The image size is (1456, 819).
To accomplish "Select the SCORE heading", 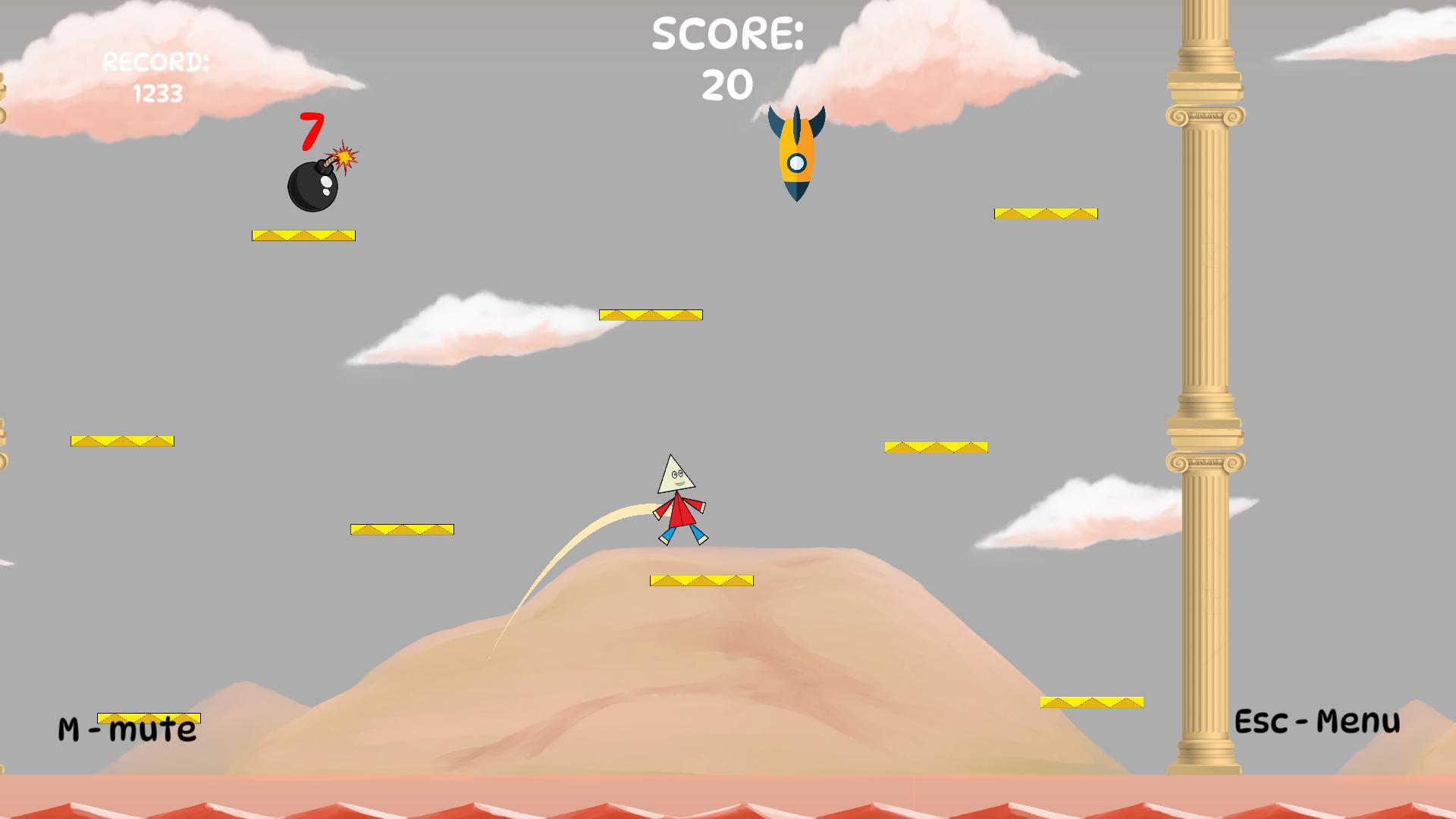I will [728, 32].
